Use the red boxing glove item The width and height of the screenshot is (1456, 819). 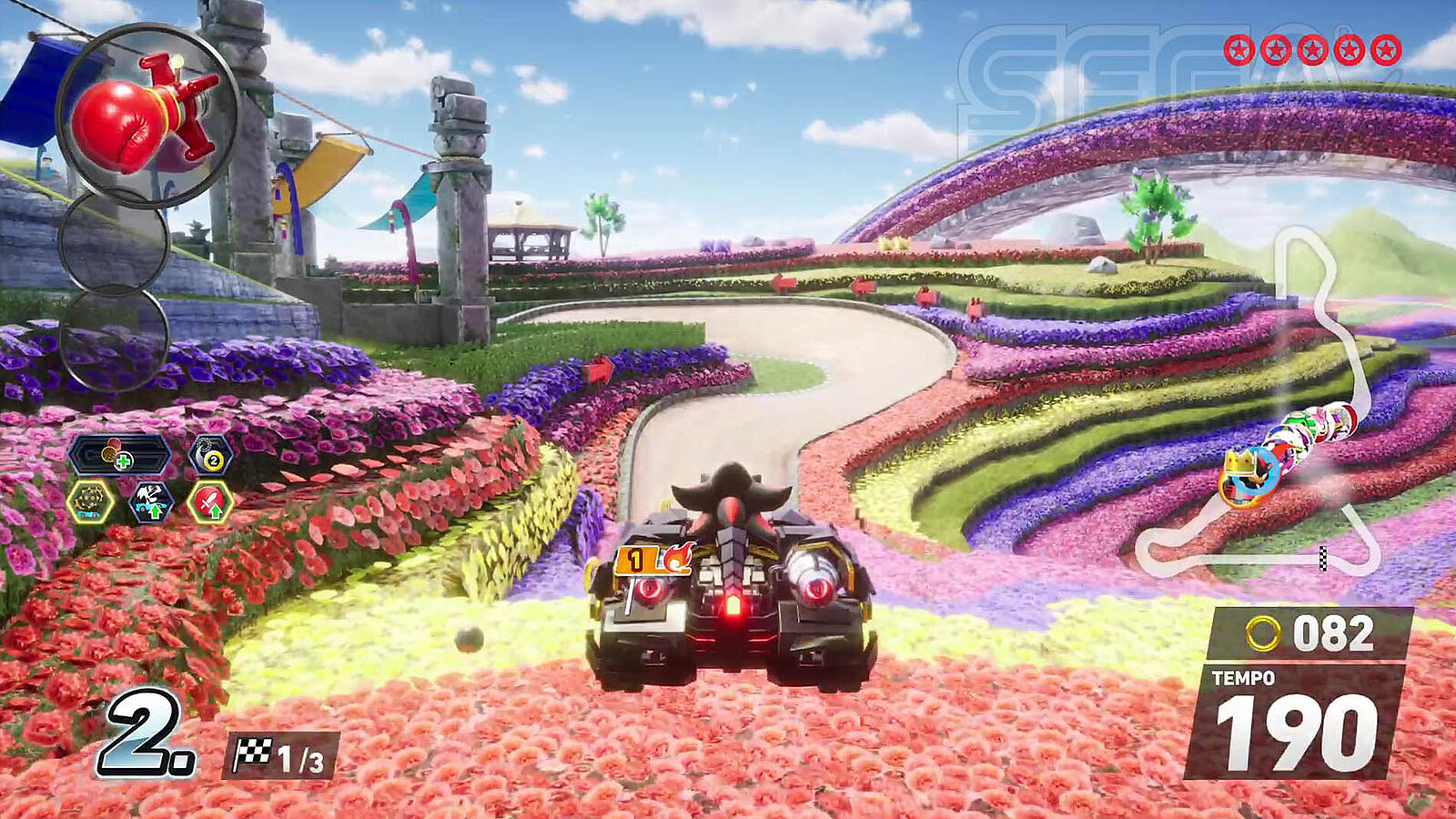146,116
